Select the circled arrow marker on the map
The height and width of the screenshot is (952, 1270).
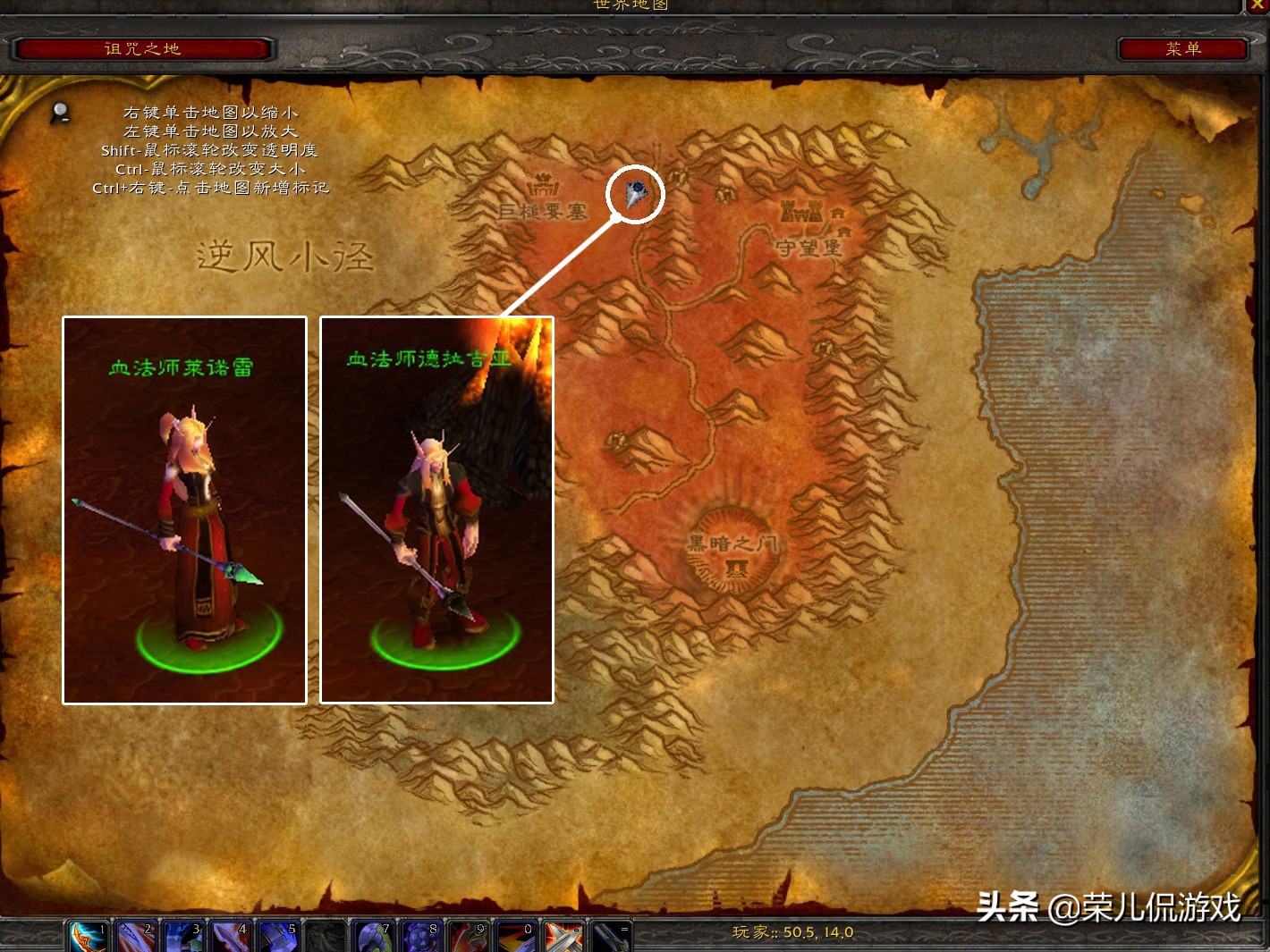[635, 193]
